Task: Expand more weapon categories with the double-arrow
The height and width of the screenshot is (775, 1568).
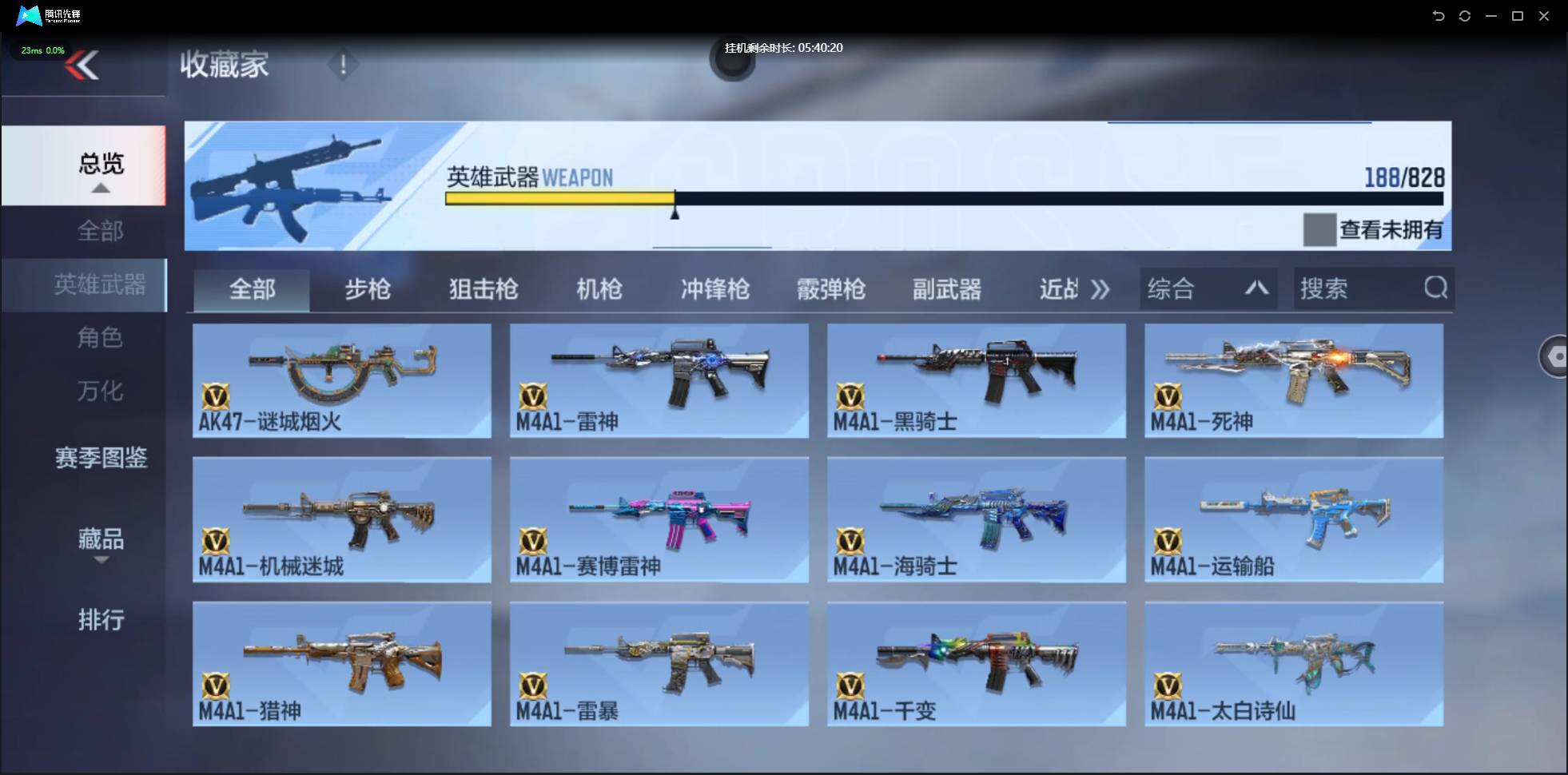Action: pyautogui.click(x=1100, y=289)
